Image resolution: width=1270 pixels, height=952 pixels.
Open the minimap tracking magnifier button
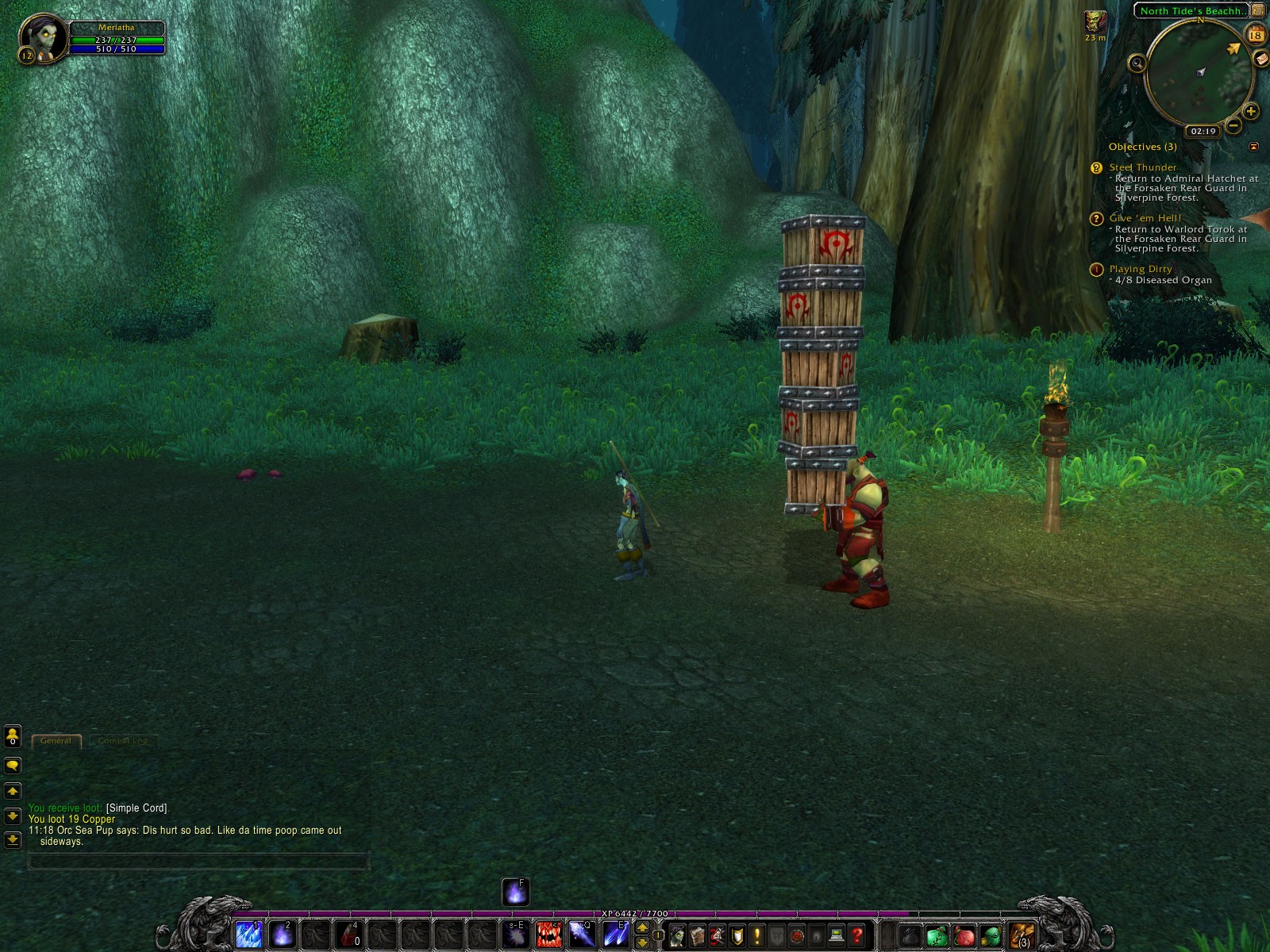1137,63
